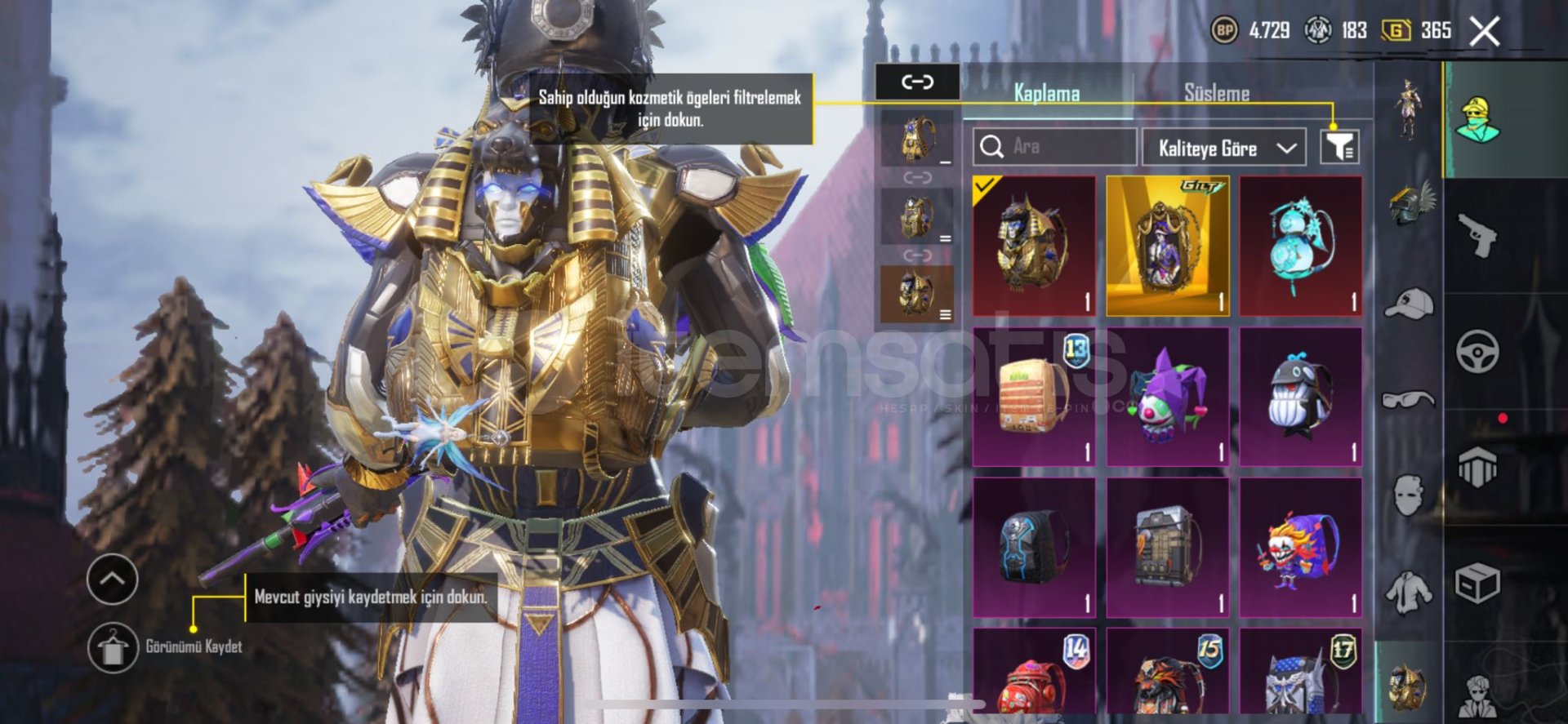Save outfit with Görünümü Kaydet
This screenshot has height=724, width=1568.
point(114,647)
